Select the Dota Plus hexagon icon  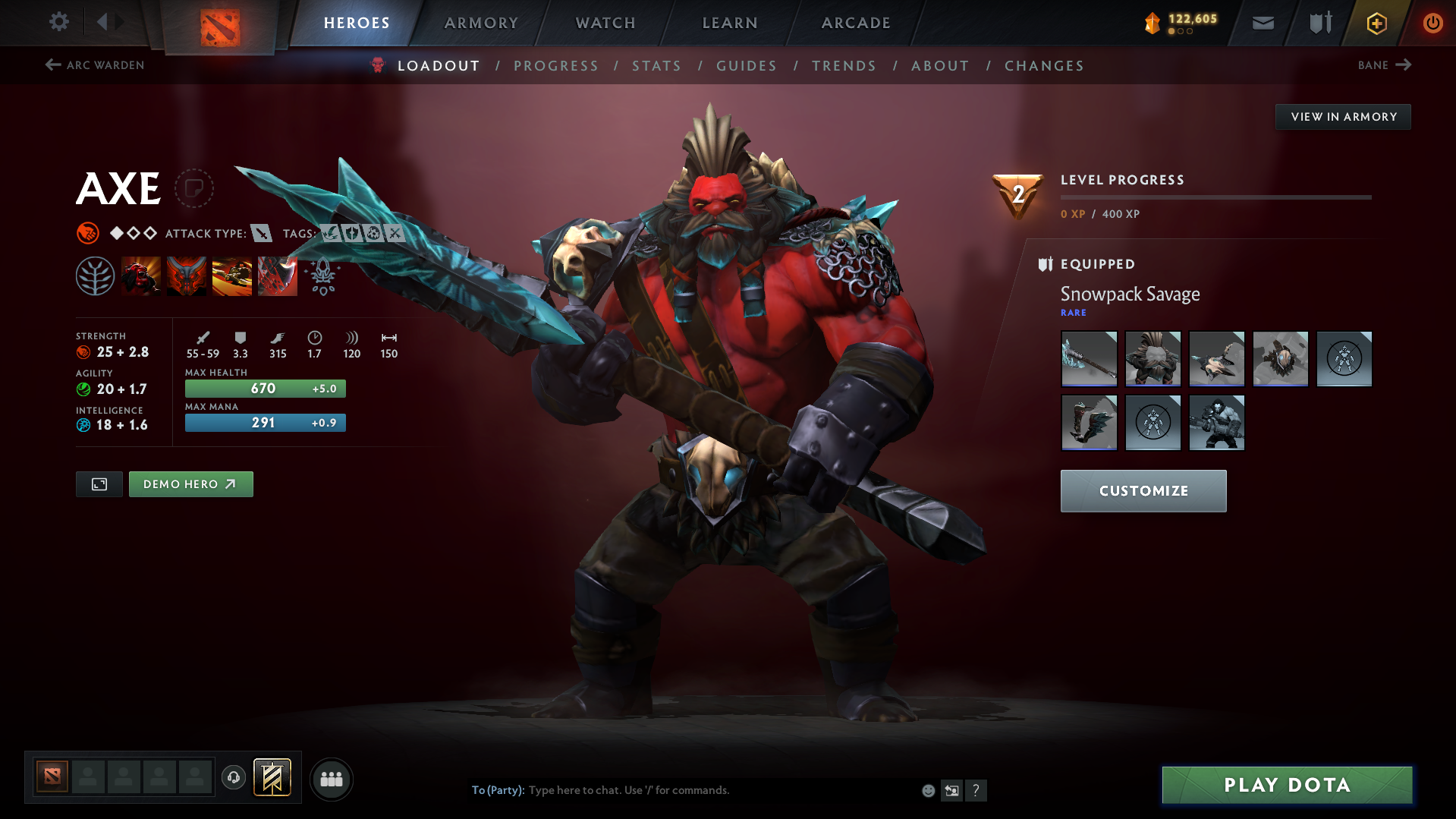[1376, 23]
